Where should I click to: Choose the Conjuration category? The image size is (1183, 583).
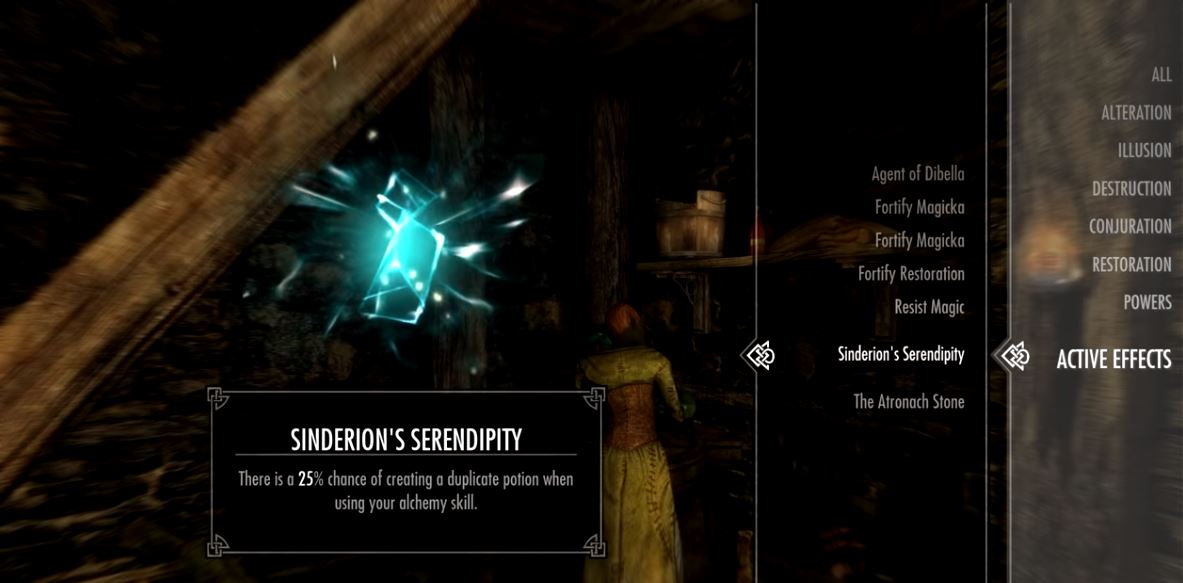click(x=1130, y=227)
